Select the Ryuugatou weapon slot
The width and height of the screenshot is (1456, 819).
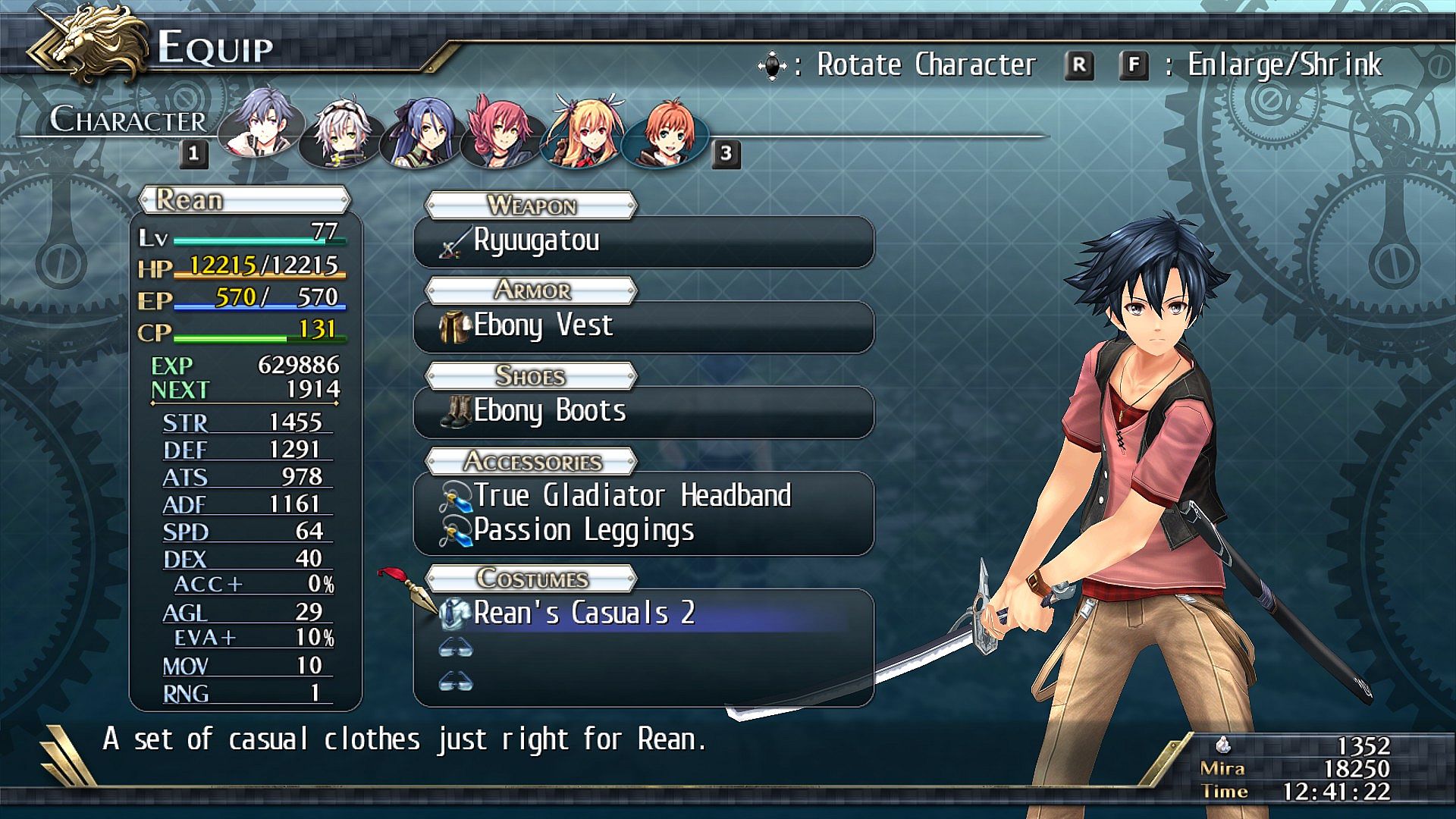[643, 242]
